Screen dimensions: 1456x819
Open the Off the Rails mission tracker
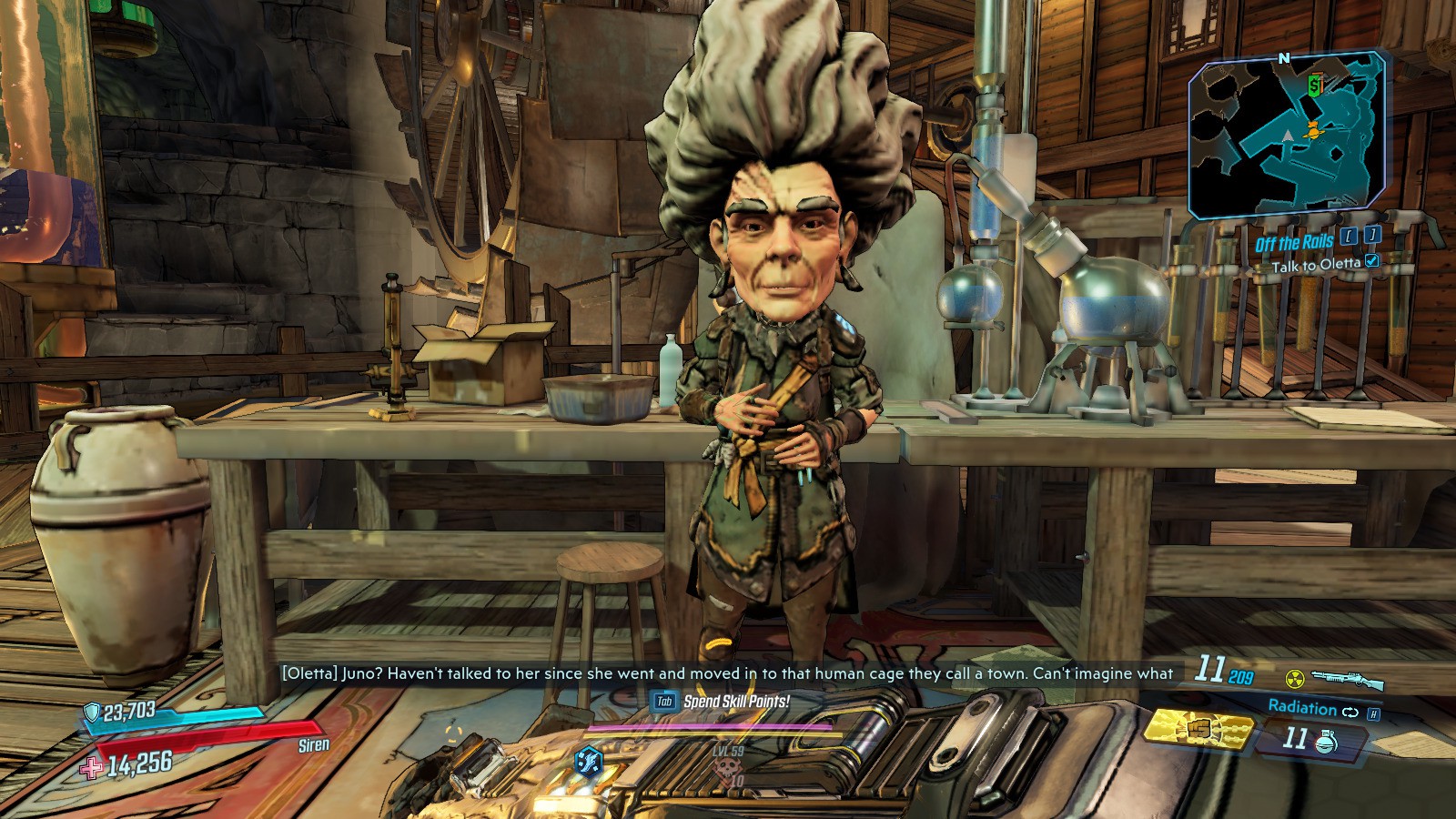[x=1293, y=242]
